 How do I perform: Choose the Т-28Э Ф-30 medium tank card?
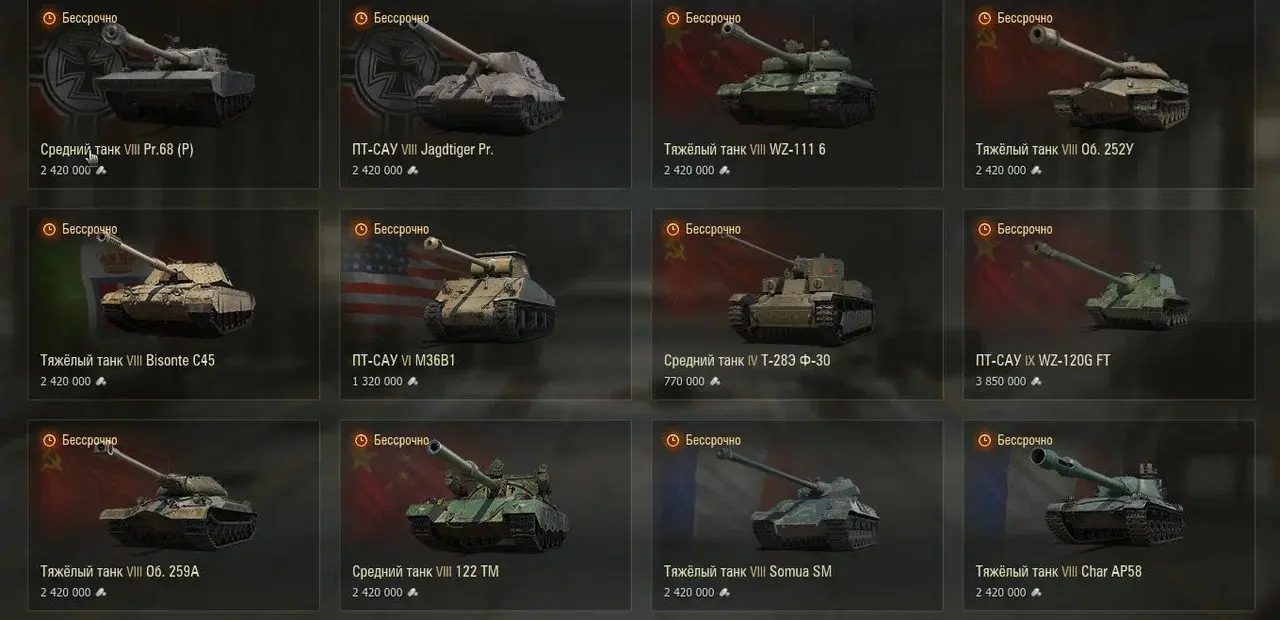pyautogui.click(x=797, y=304)
